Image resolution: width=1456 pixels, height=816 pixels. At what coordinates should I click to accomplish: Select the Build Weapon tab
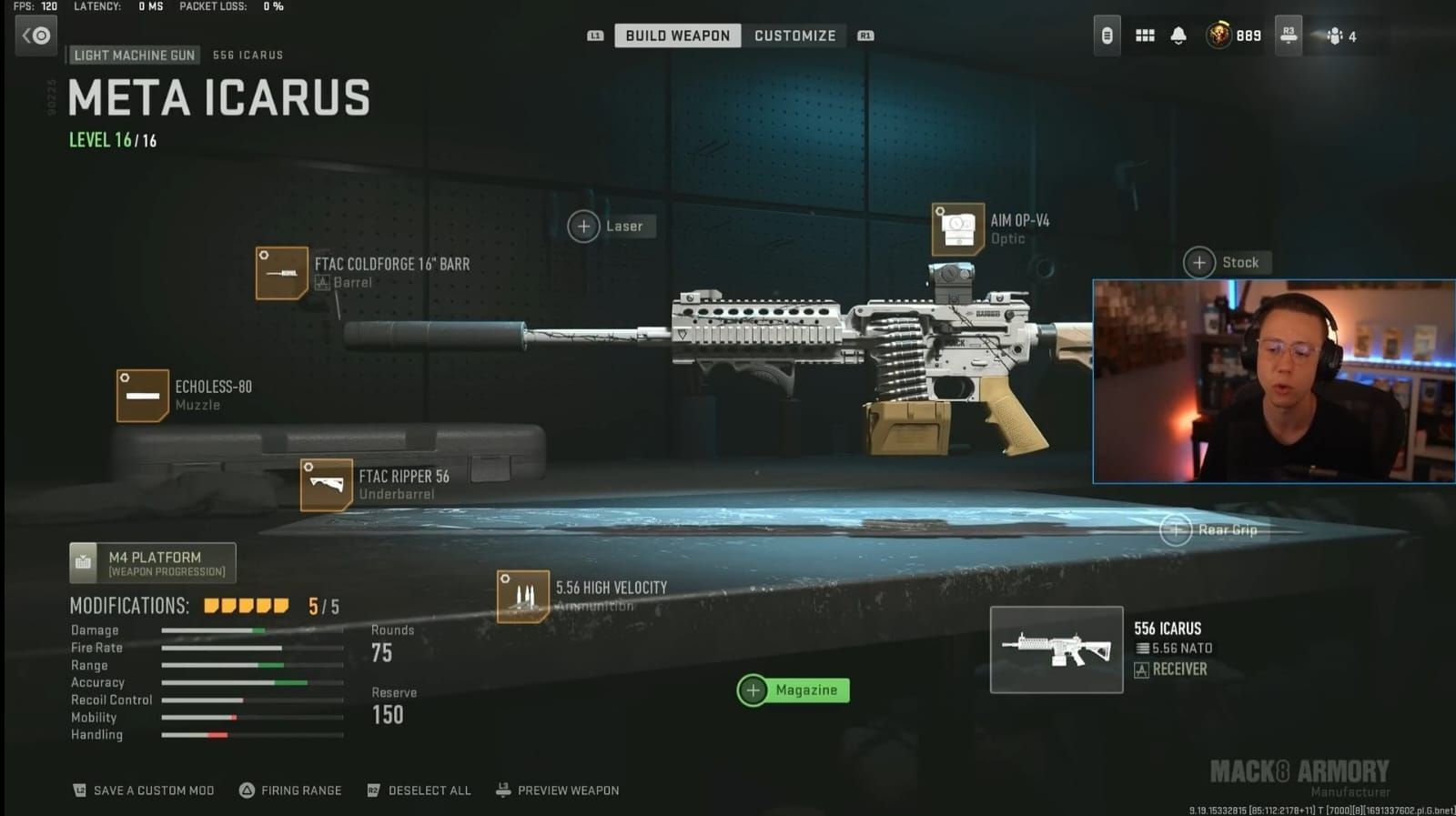click(677, 35)
